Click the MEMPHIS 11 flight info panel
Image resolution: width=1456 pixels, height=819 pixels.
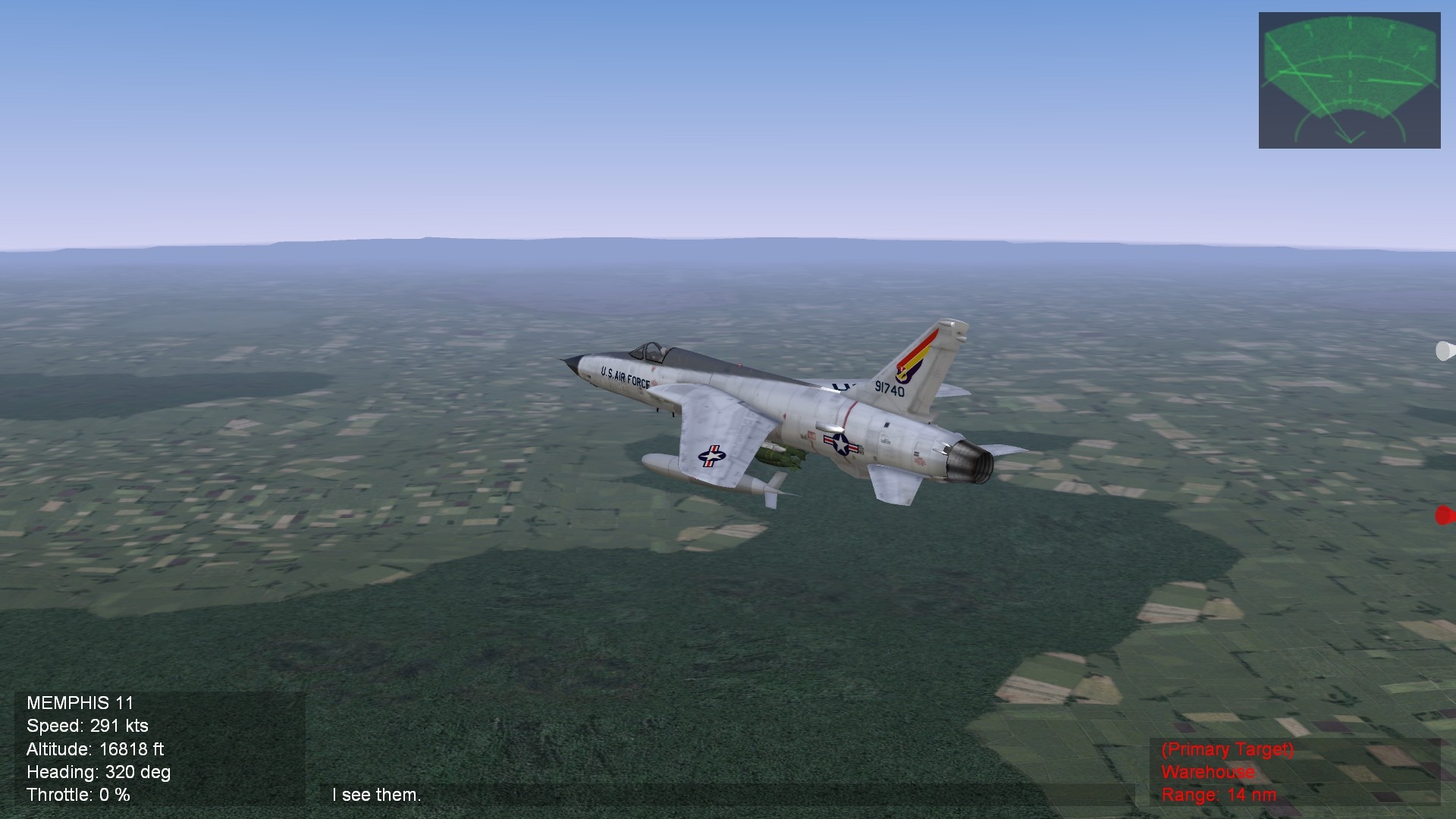click(x=160, y=748)
